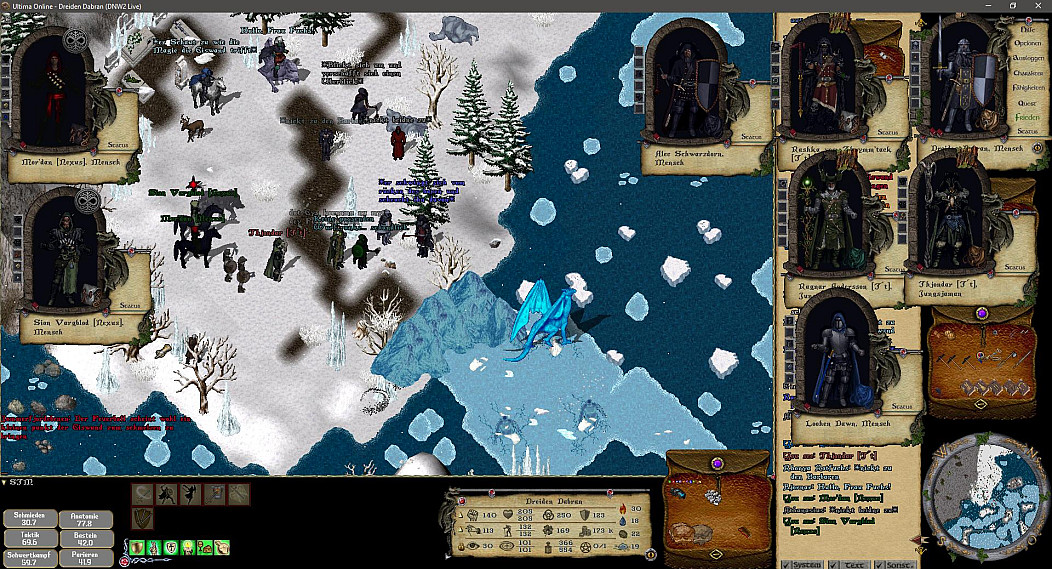Toggle the Text chat filter checkbox
This screenshot has width=1052, height=569.
[x=835, y=564]
